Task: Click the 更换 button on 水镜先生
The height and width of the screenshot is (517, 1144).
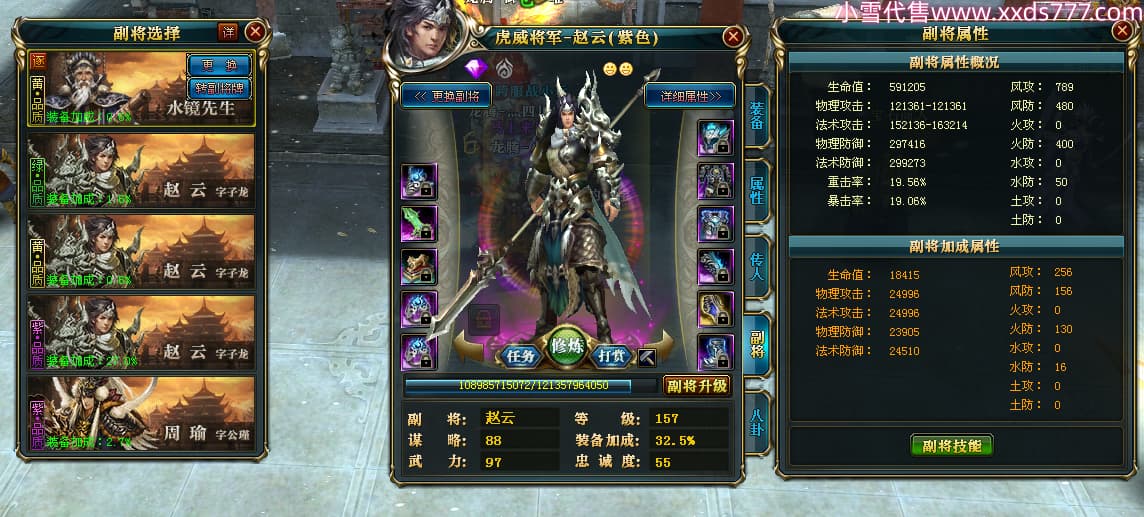Action: pos(219,65)
